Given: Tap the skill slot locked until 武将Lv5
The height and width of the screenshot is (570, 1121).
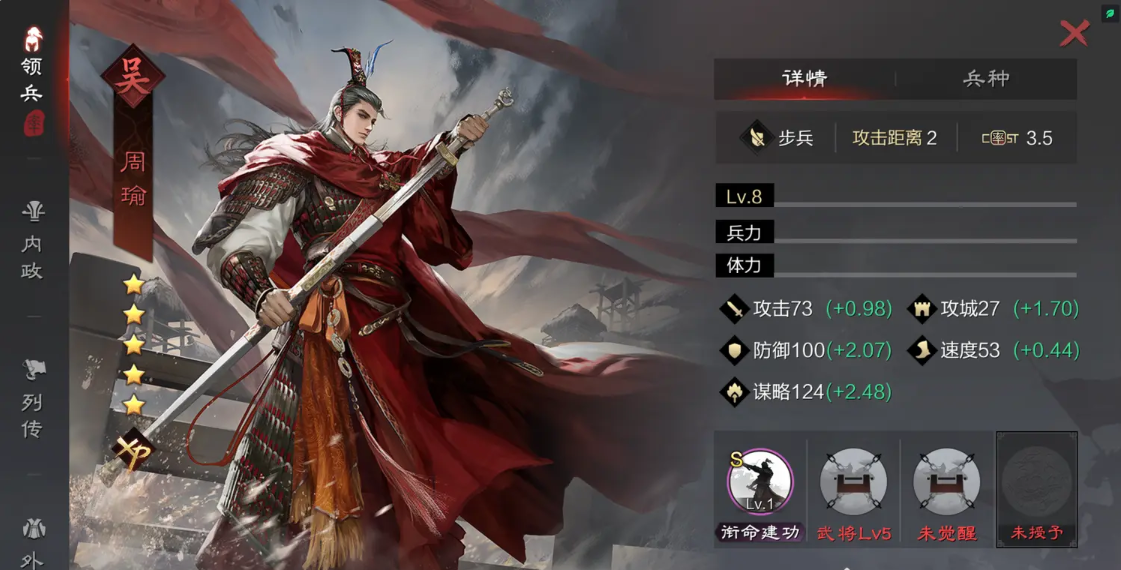Looking at the screenshot, I should point(853,482).
